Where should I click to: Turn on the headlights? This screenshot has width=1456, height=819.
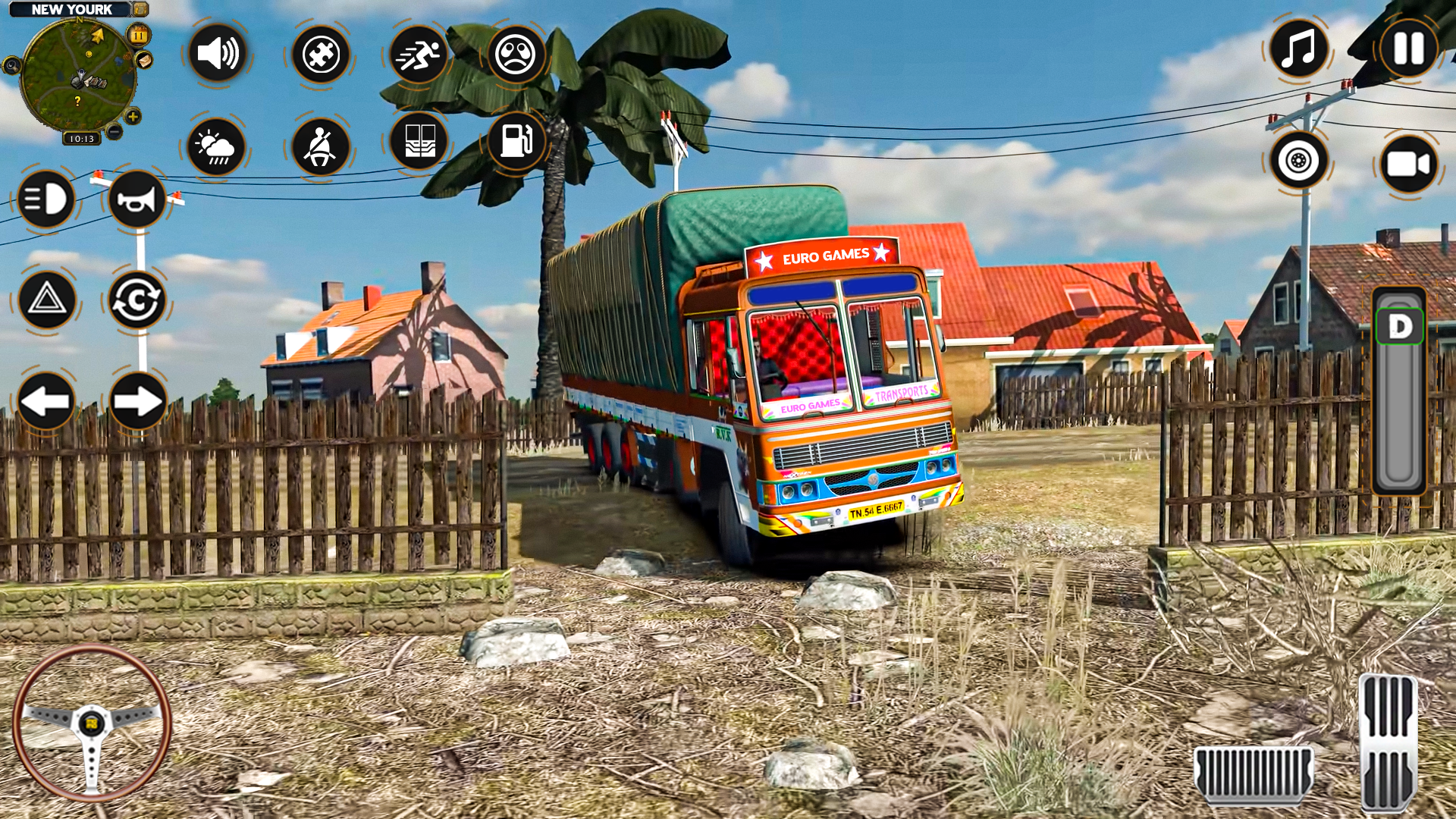pos(45,199)
